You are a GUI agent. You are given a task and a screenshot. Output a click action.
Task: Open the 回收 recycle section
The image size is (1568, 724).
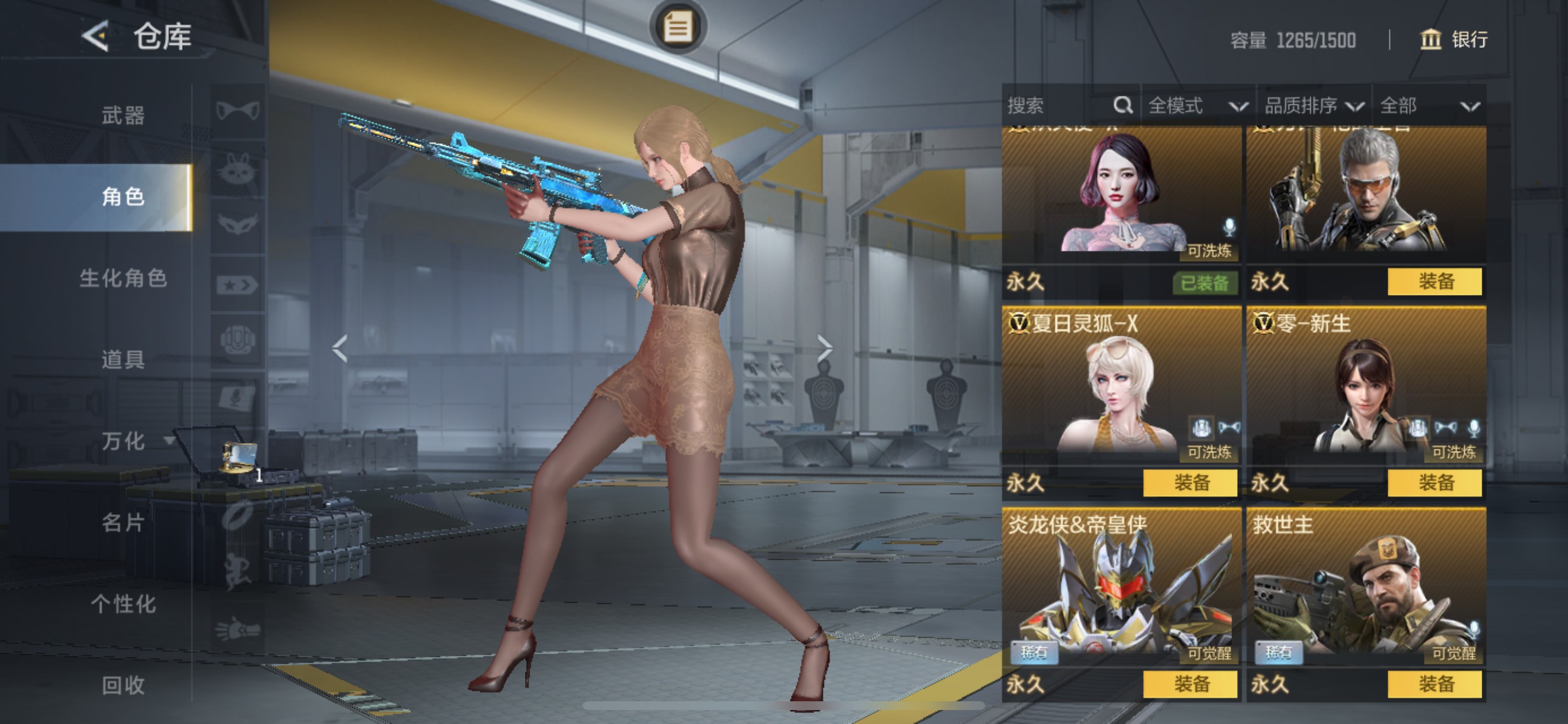pos(123,685)
